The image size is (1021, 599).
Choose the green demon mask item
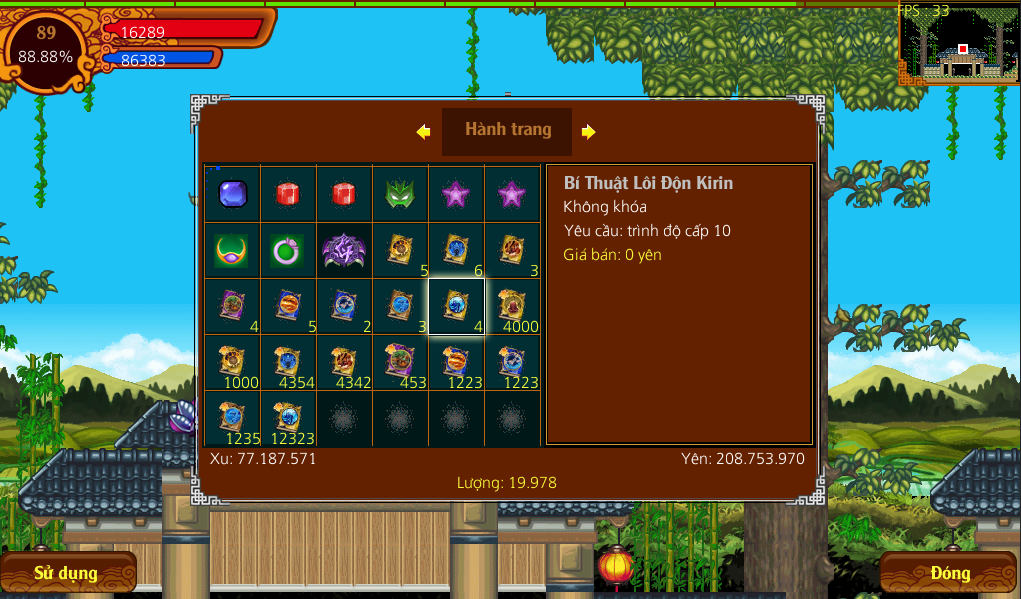(400, 193)
